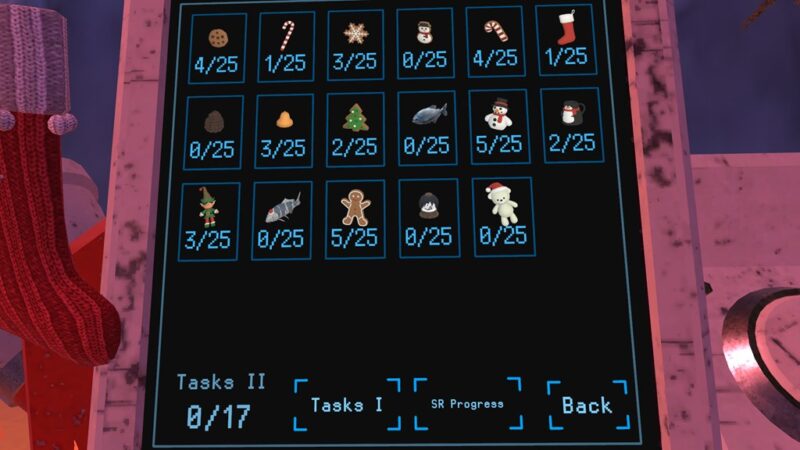Pick the pinecone task tile
Screen dimensions: 800x450
pyautogui.click(x=214, y=132)
